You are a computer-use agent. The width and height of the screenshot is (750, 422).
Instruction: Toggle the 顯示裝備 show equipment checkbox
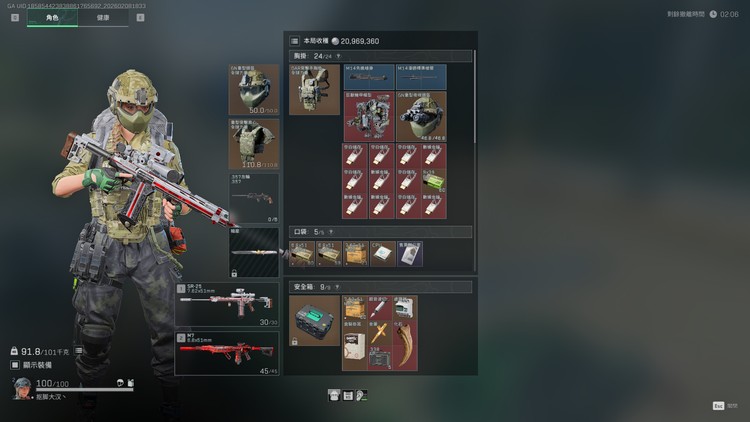pos(15,365)
